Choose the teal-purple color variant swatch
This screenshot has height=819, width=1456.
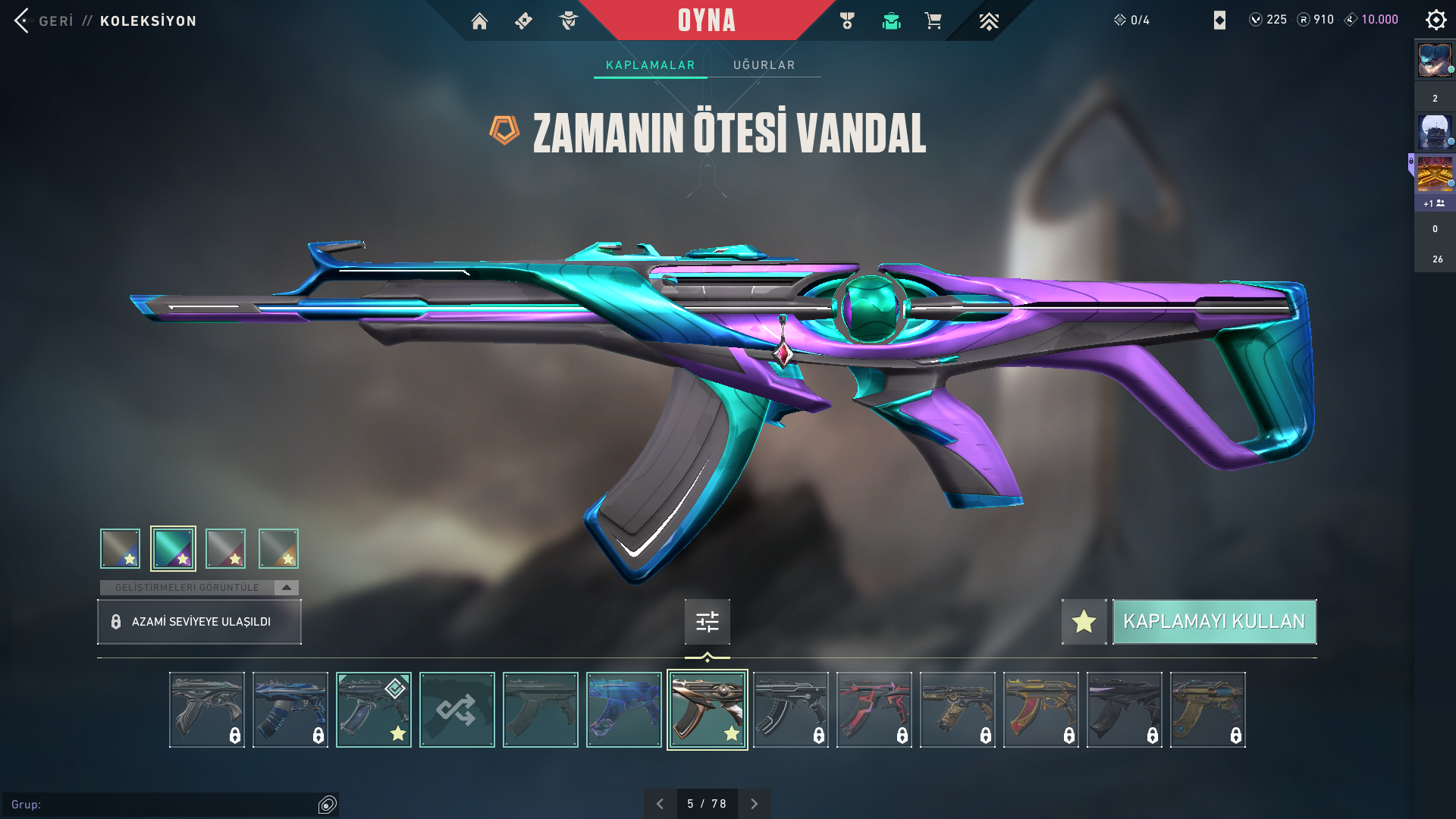(x=173, y=548)
